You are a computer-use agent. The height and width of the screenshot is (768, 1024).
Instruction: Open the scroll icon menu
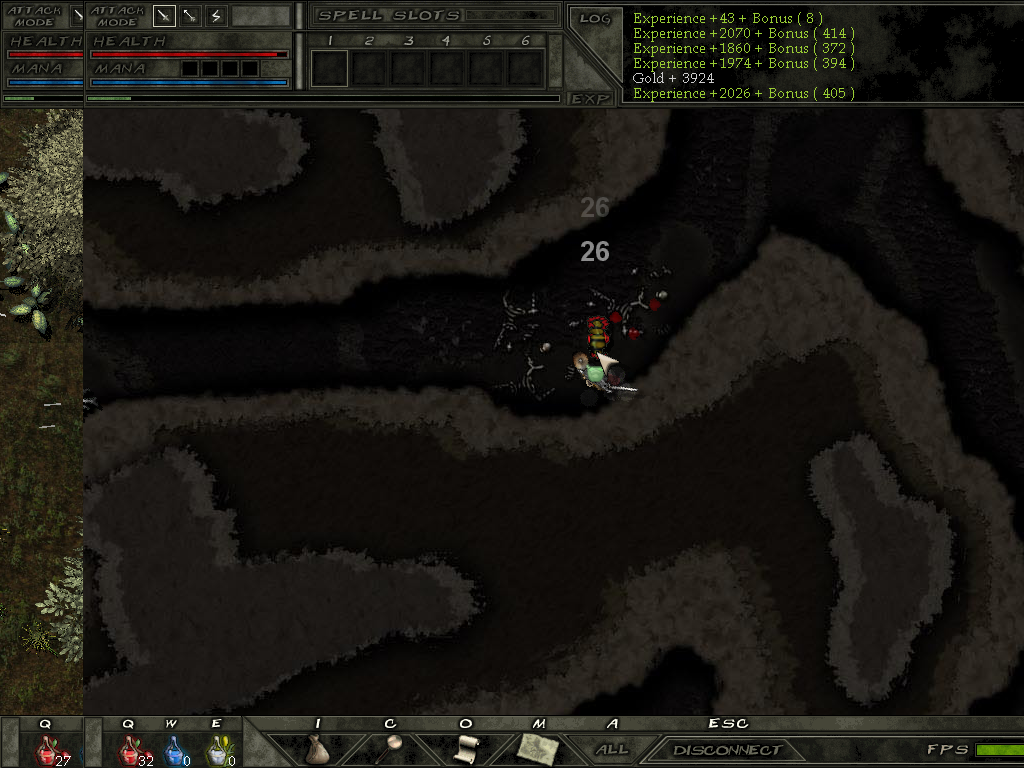(465, 749)
